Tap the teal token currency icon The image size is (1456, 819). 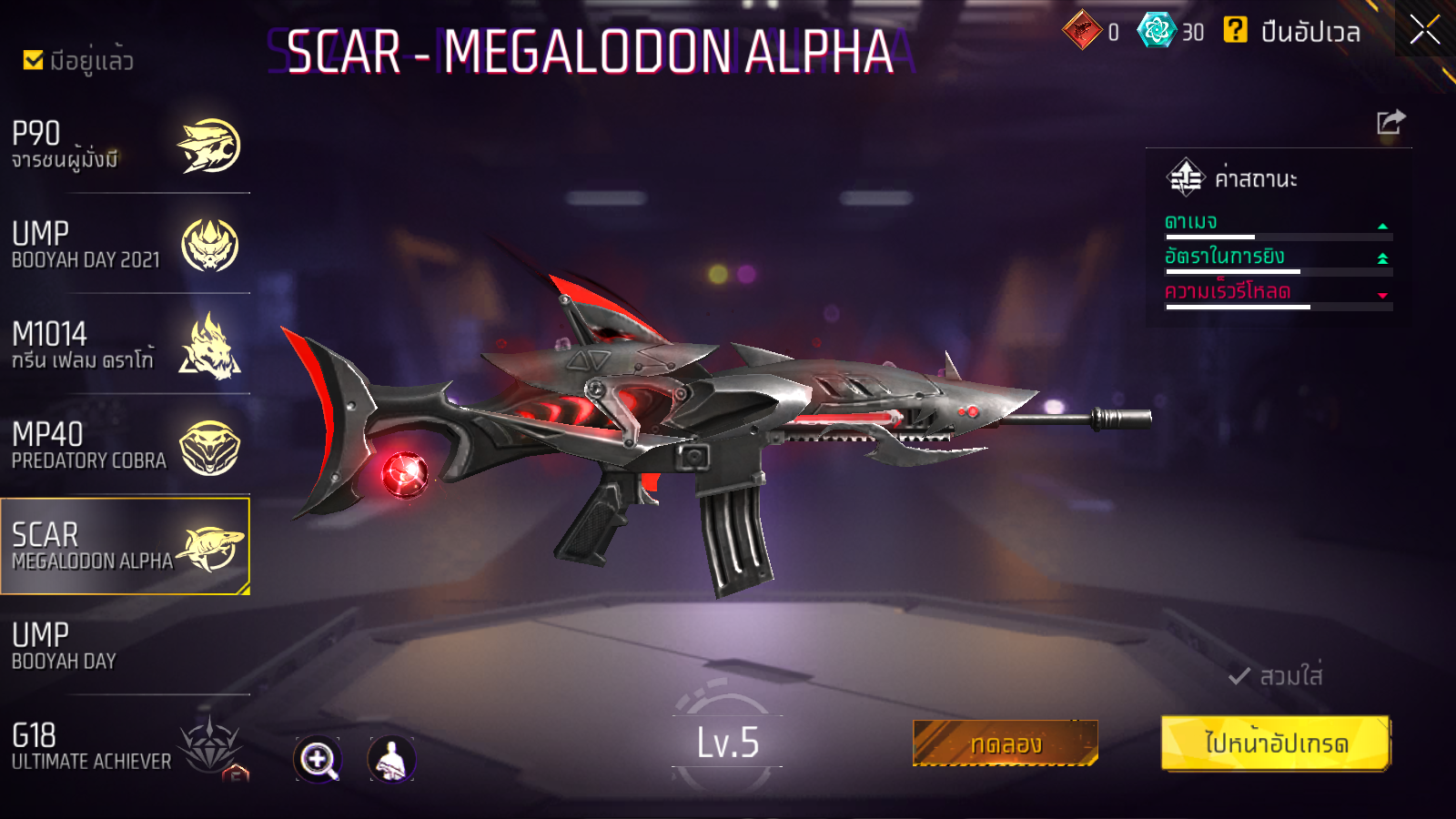1157,30
